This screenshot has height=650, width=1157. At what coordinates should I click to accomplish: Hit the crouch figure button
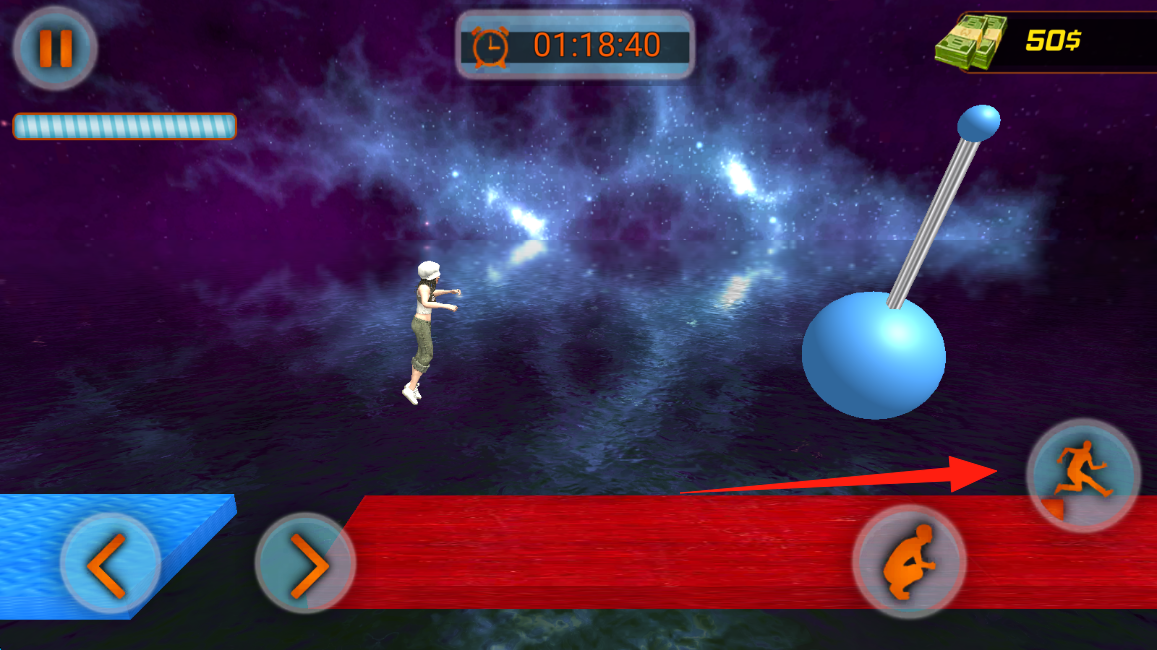click(x=908, y=561)
